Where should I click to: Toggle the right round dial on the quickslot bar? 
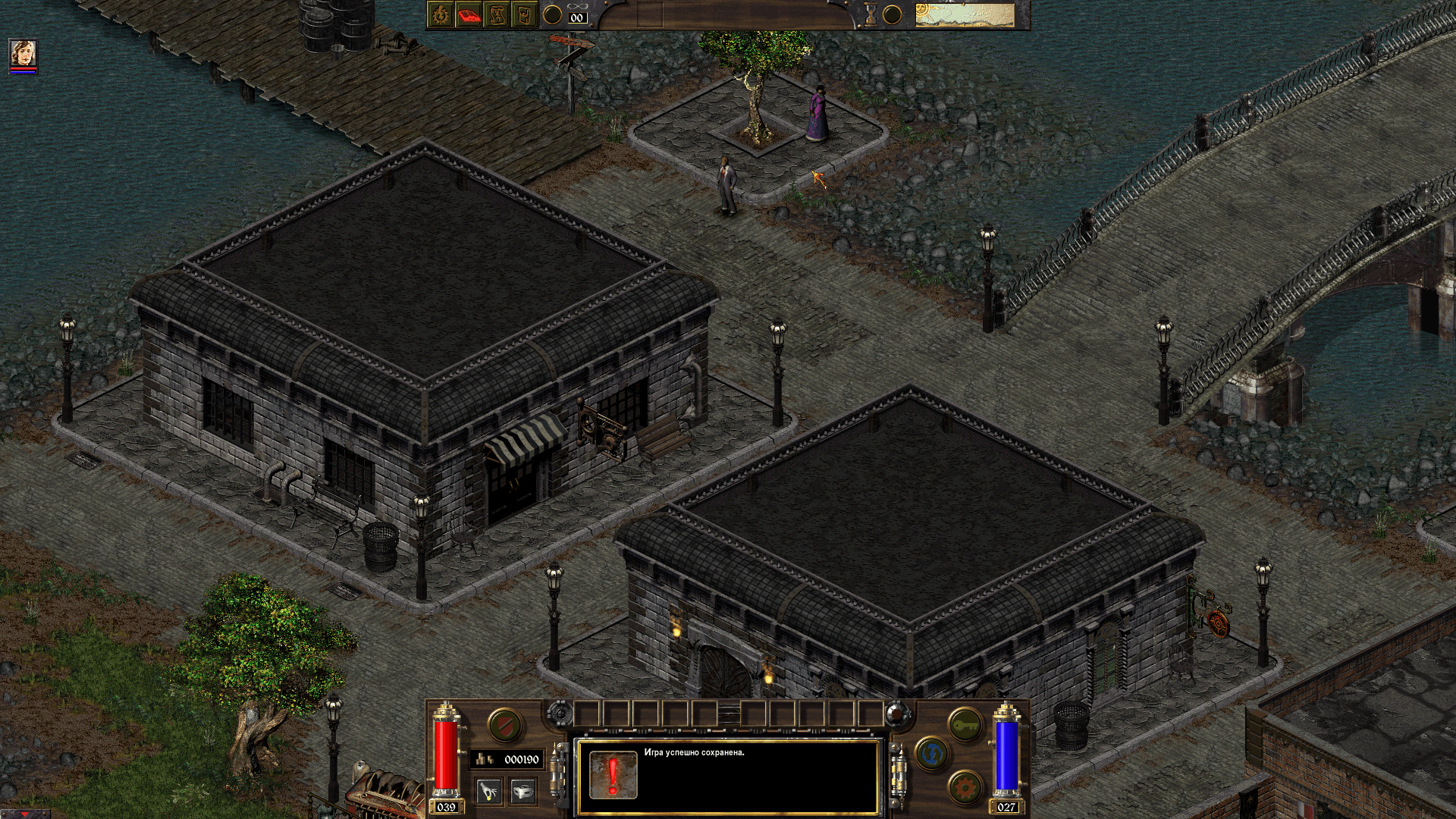pos(896,713)
